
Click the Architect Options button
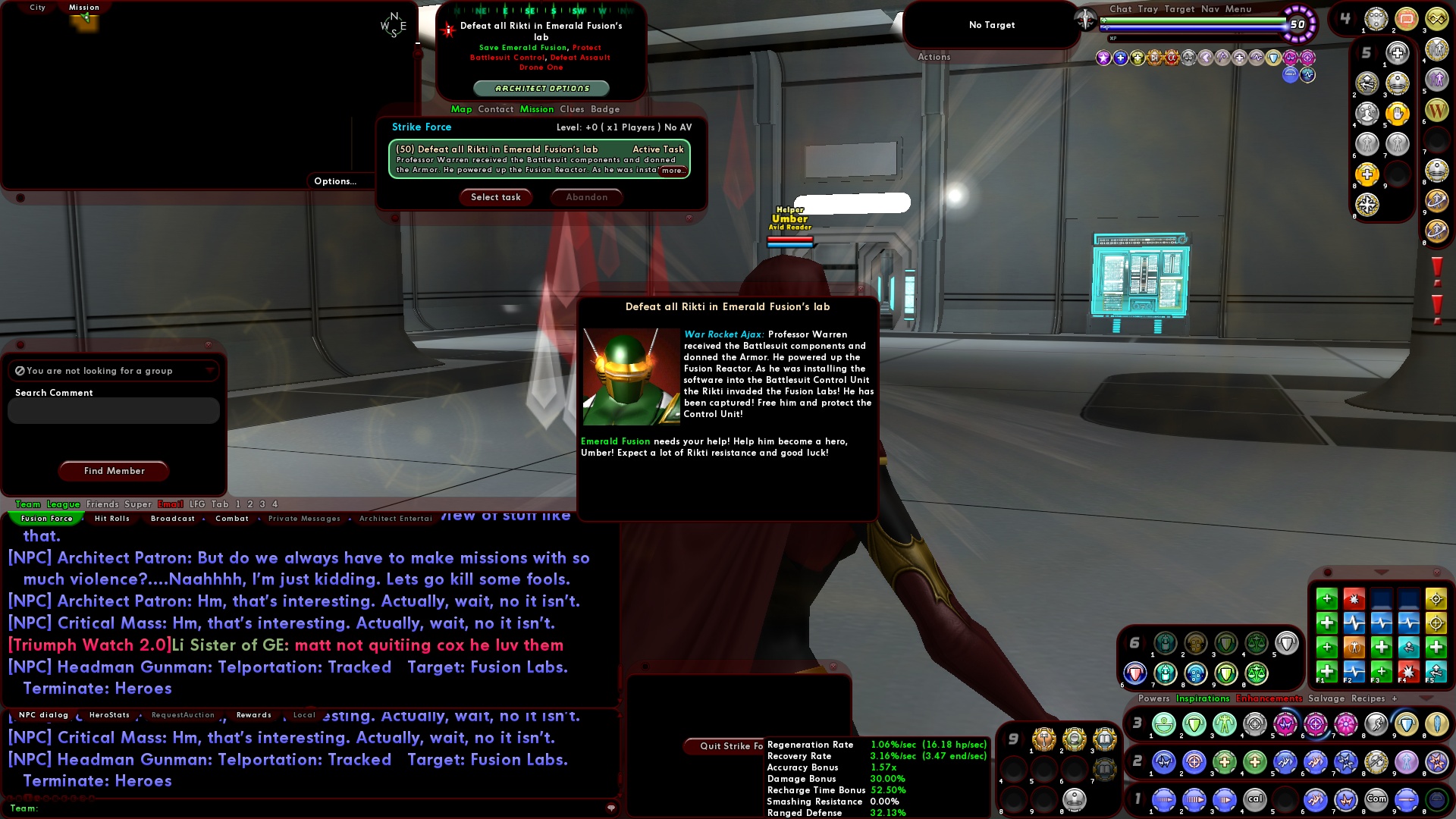click(543, 89)
